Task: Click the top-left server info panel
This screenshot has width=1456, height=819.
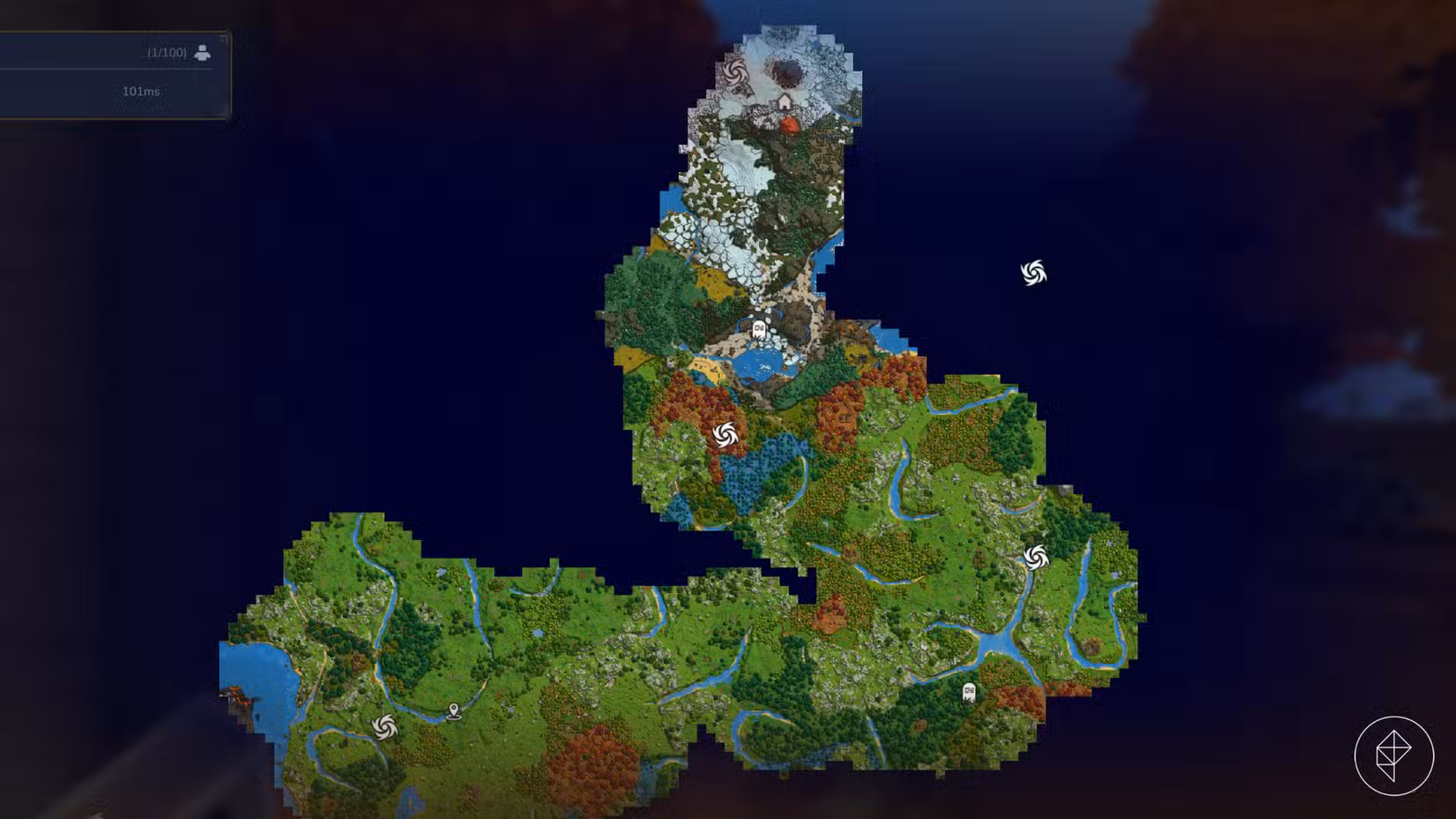Action: pos(115,71)
